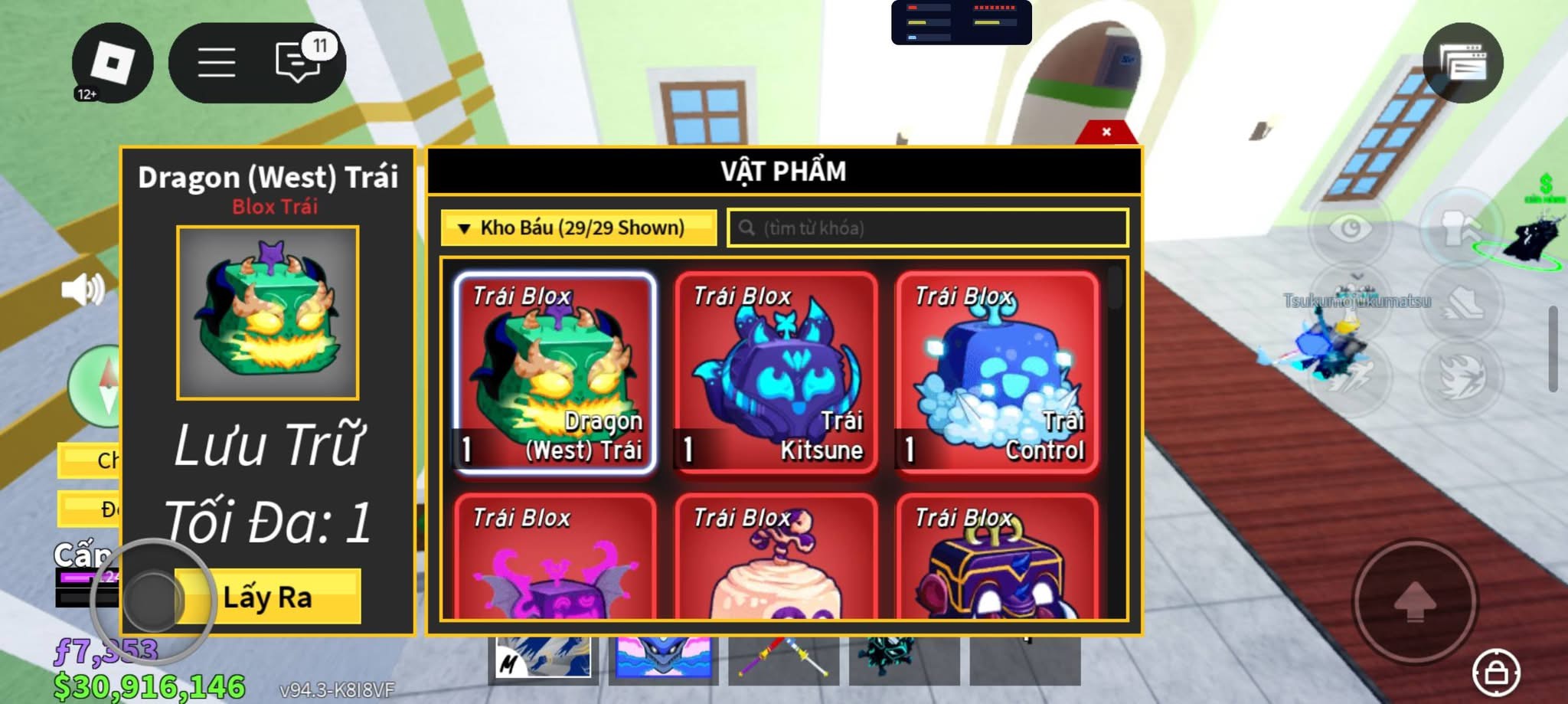Toggle the eye visibility button
1568x704 pixels.
click(x=1351, y=228)
